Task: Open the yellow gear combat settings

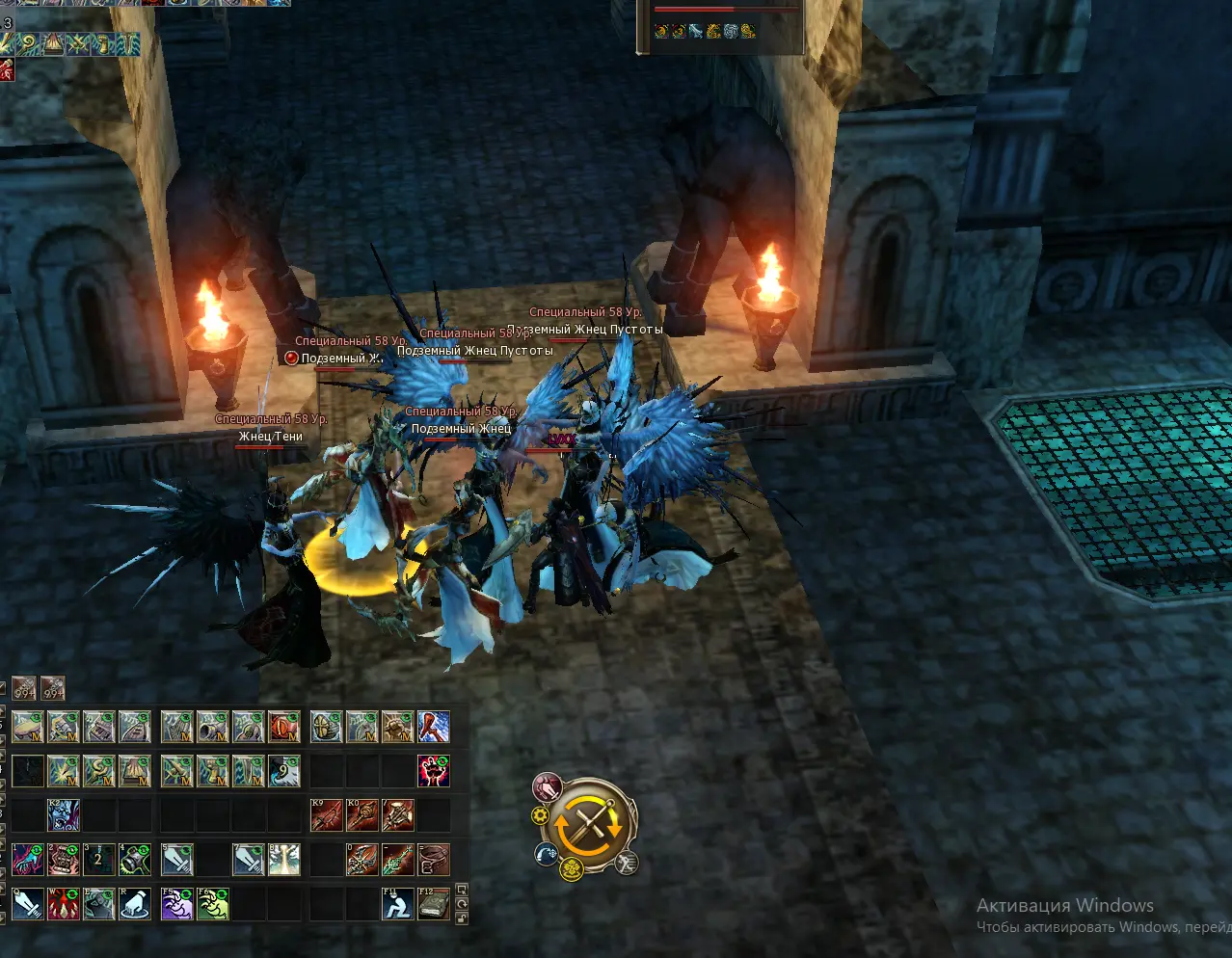Action: click(540, 816)
